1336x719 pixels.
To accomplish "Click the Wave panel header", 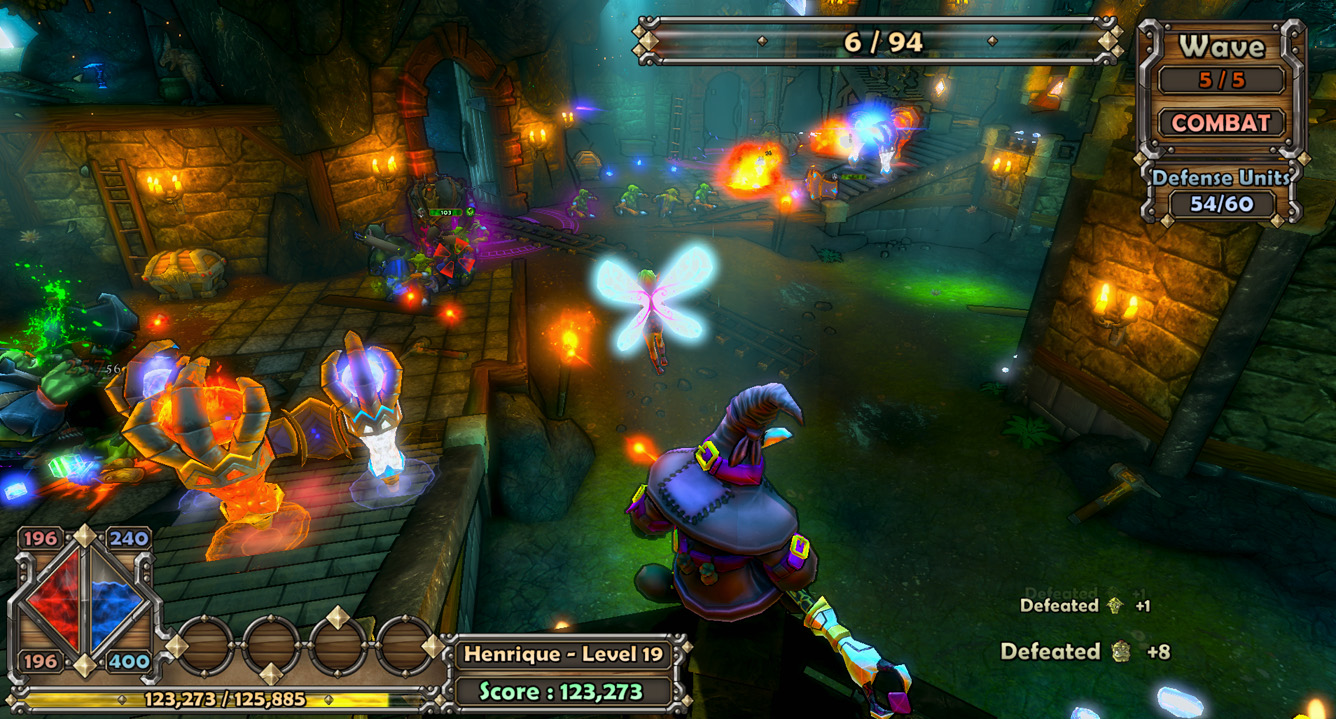I will point(1221,46).
